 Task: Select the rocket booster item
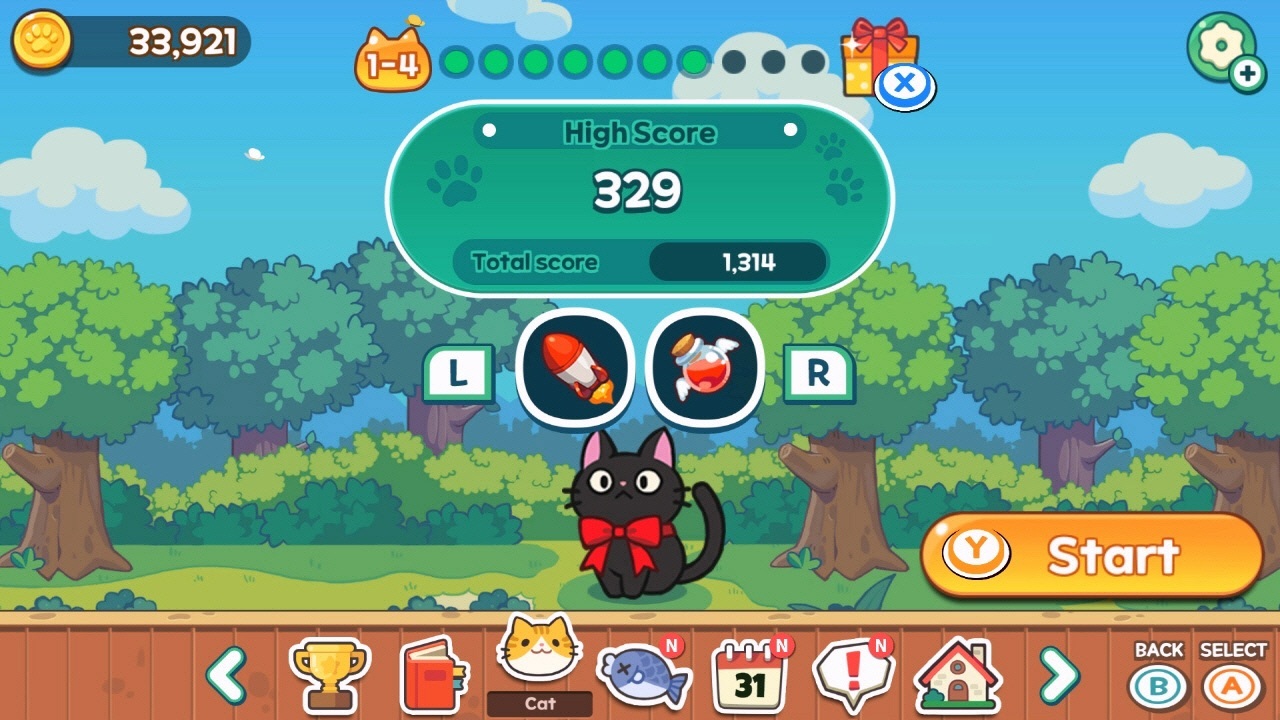[575, 368]
